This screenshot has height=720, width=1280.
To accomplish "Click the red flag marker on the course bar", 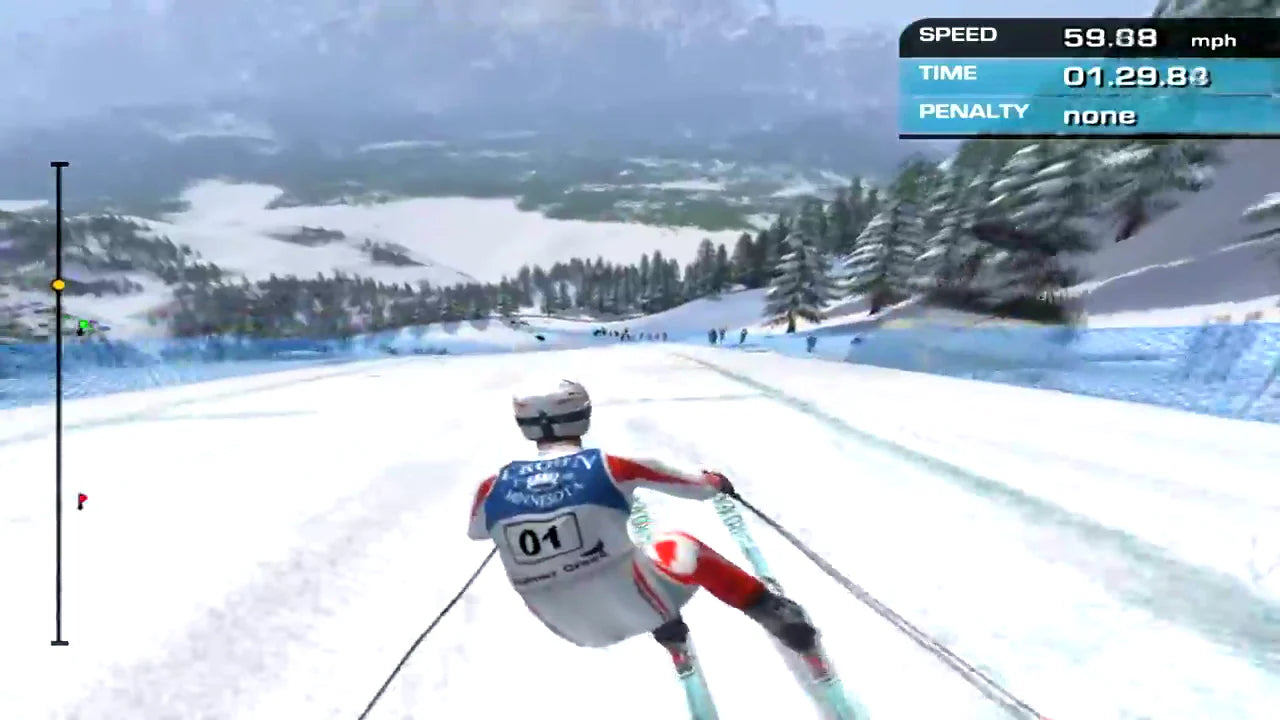I will 82,501.
